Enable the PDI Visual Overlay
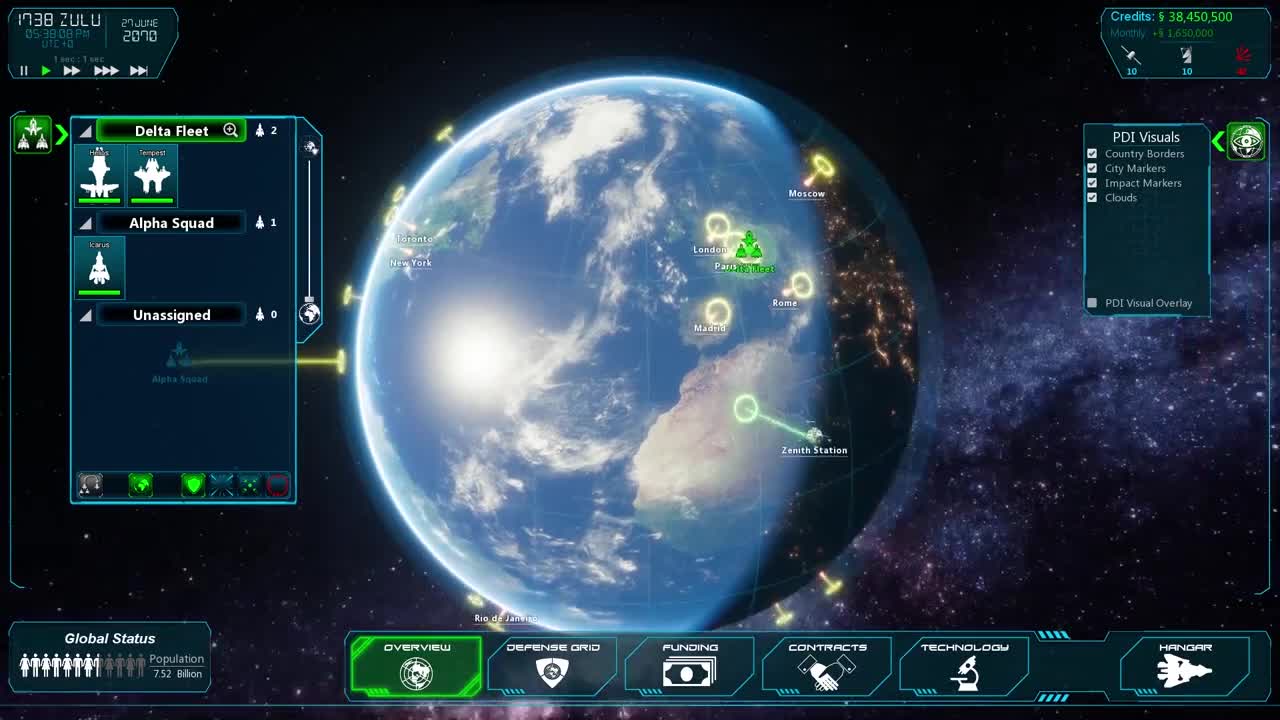1280x720 pixels. tap(1092, 302)
